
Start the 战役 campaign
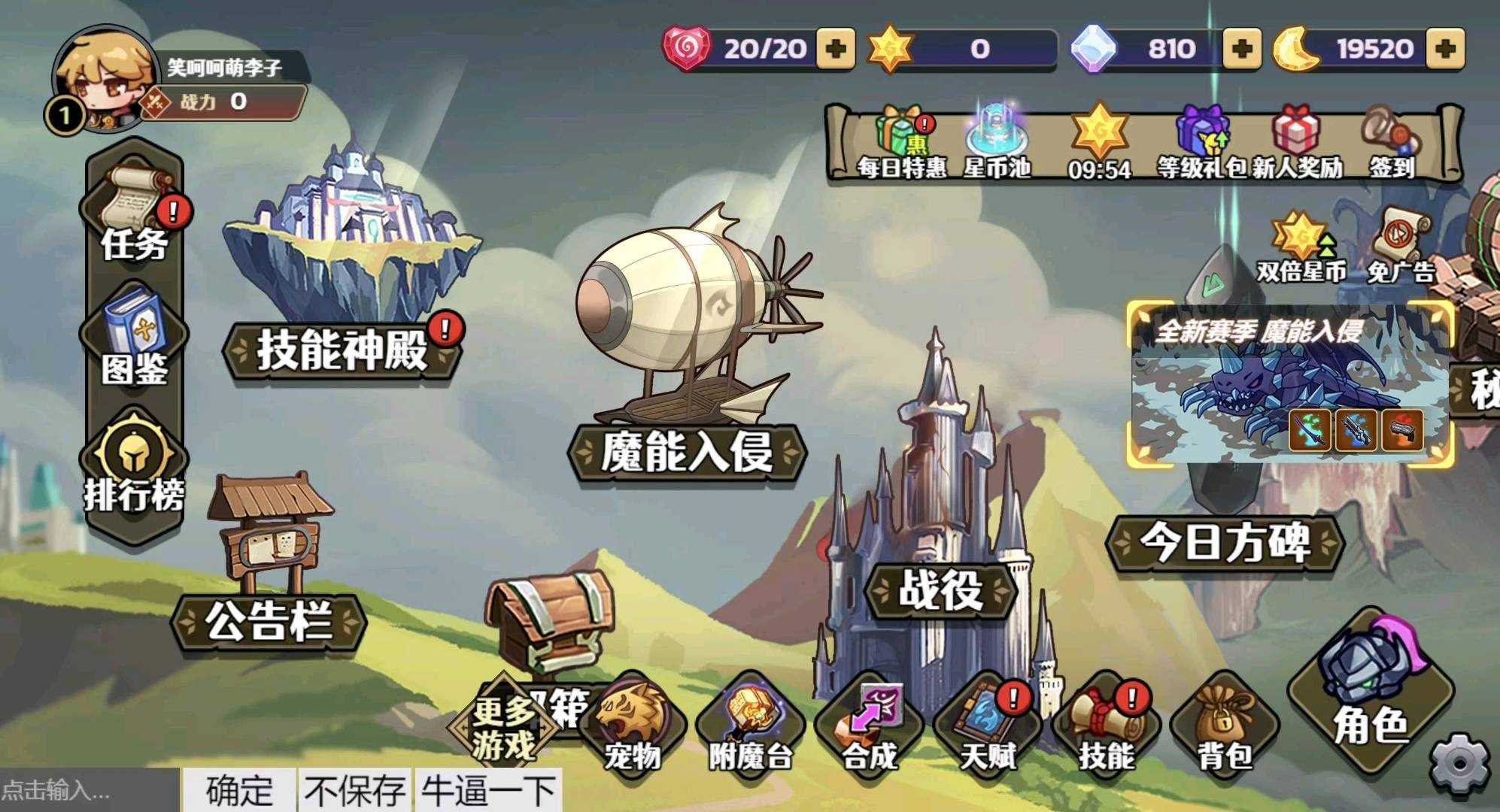click(940, 589)
